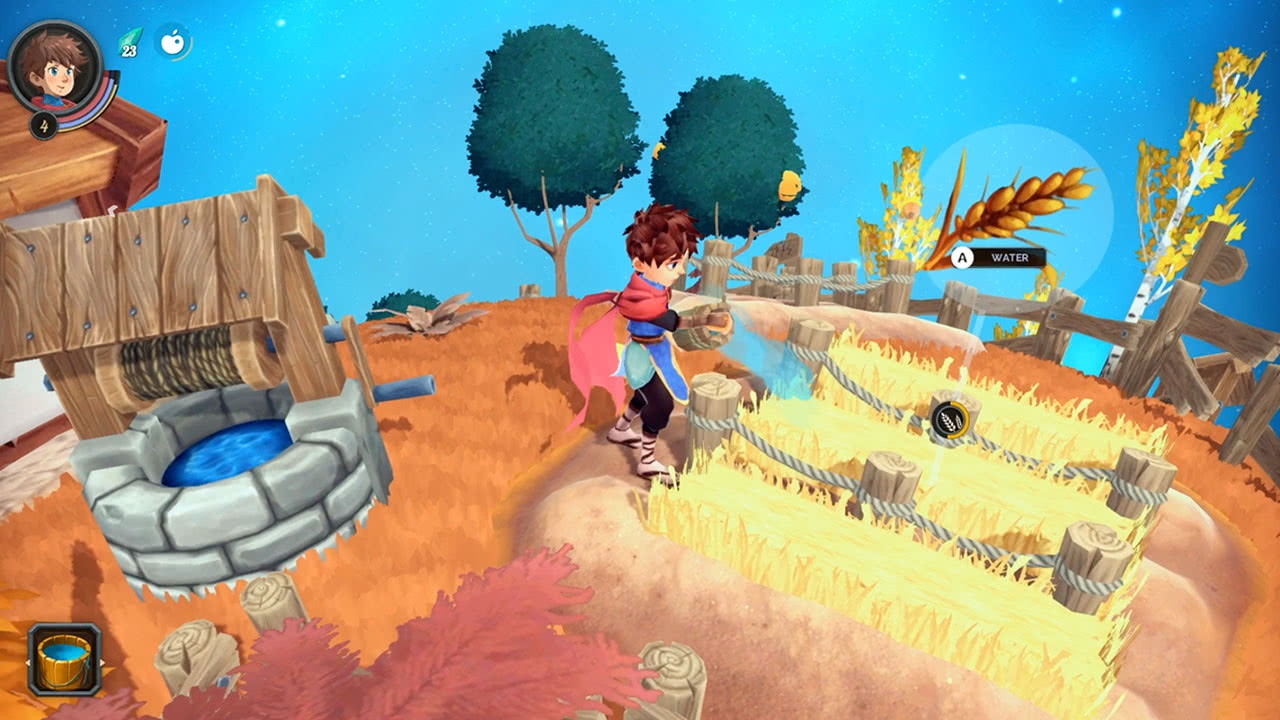The height and width of the screenshot is (720, 1280).
Task: Click the A button prompt icon
Action: [963, 258]
